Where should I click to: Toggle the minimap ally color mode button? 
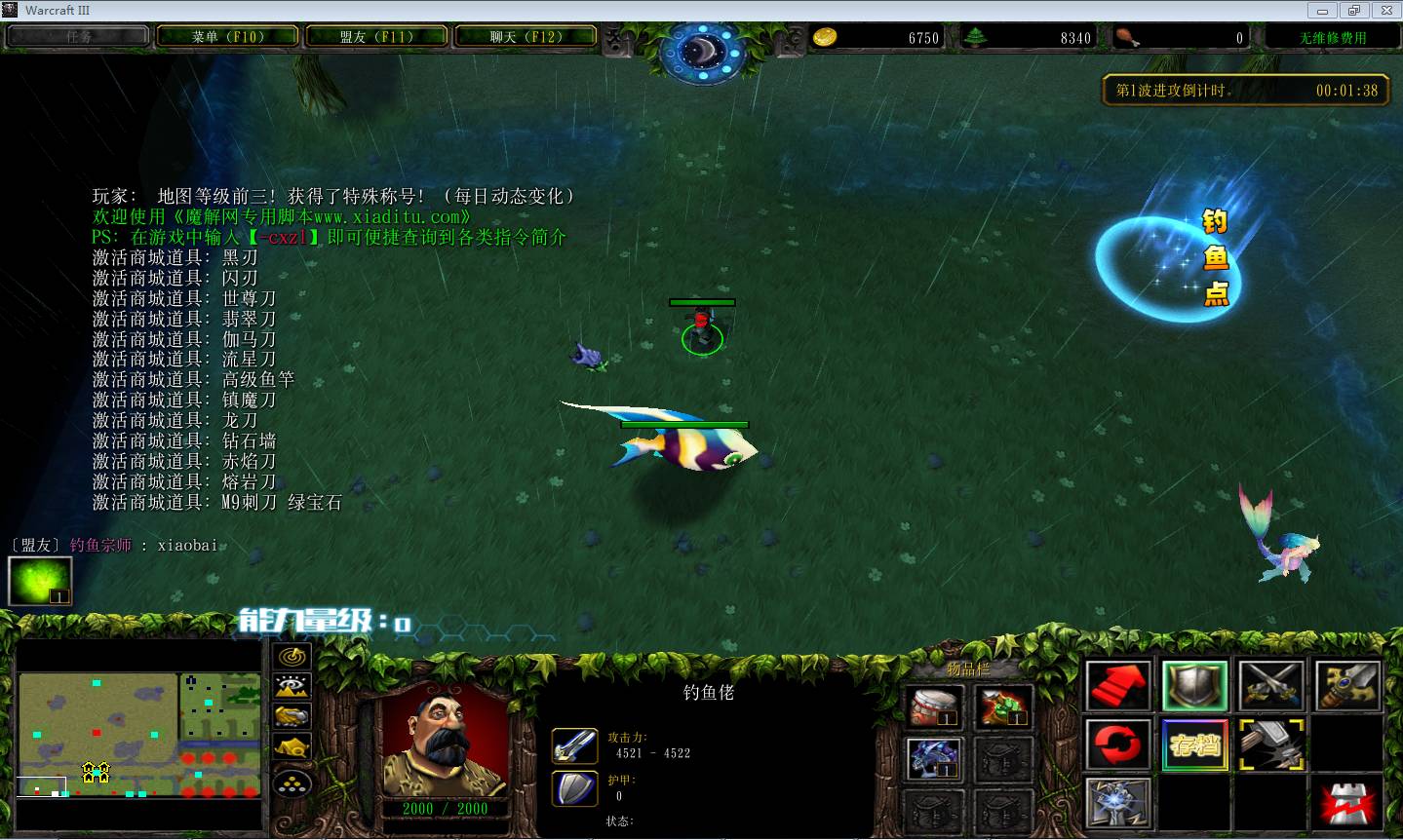point(292,717)
